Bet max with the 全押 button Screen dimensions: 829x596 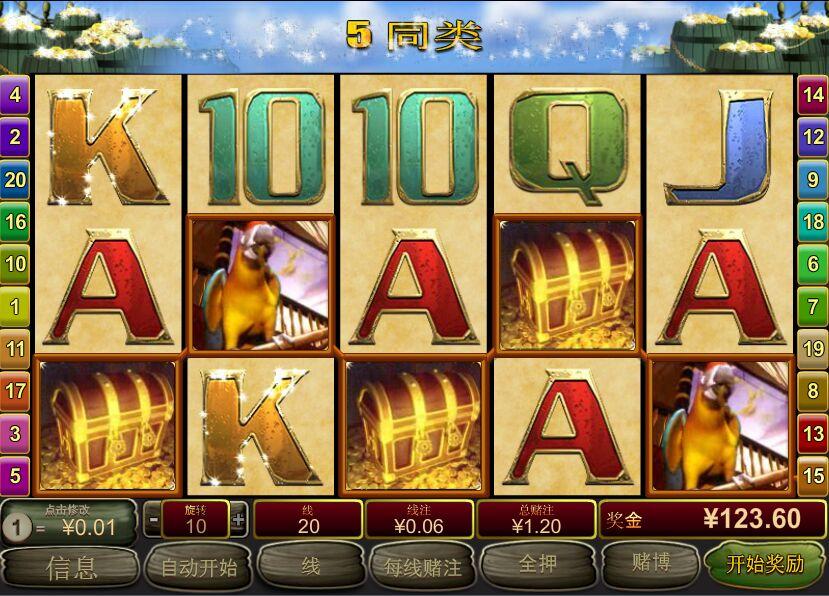[537, 566]
